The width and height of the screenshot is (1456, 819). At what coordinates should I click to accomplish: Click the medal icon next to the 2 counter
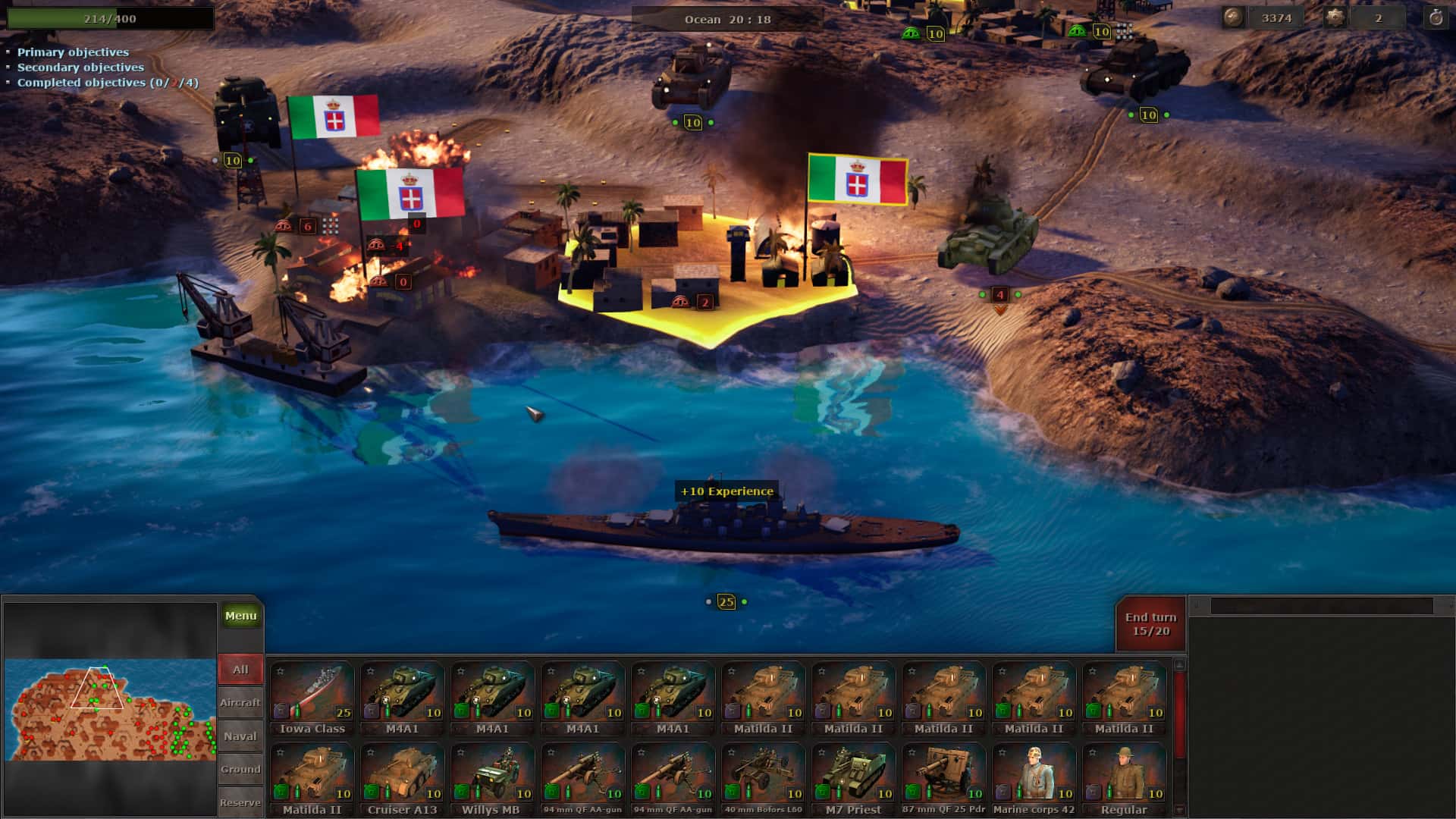[x=1338, y=17]
